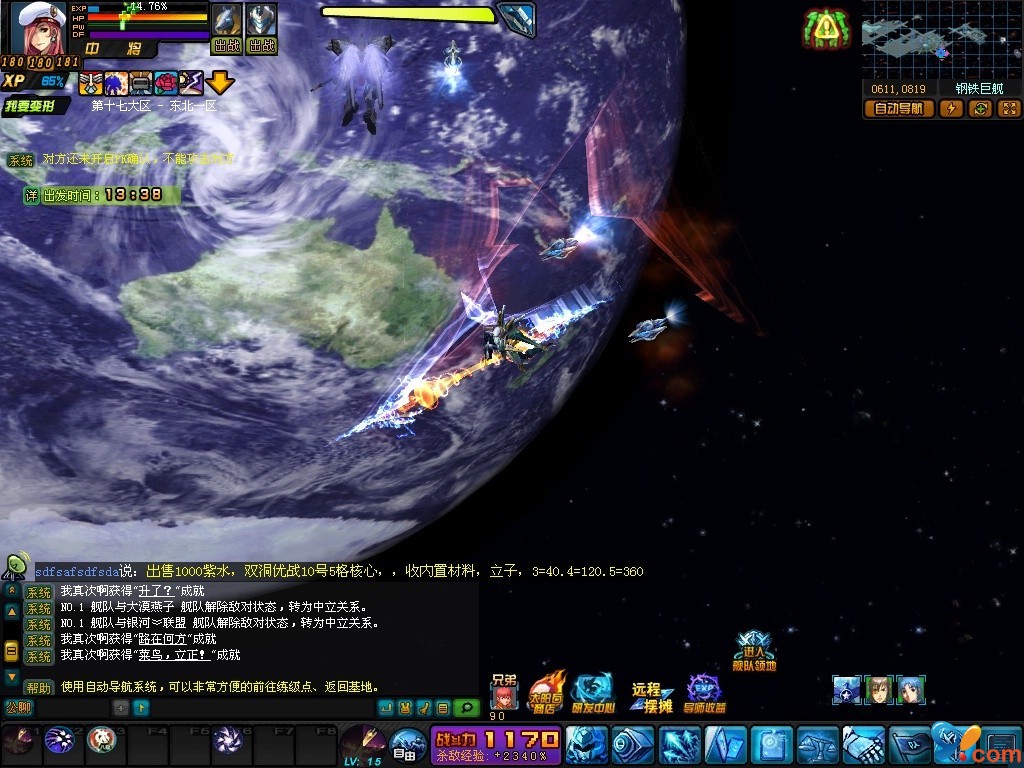
Task: Click the 自动导航 auto-navigation button
Action: point(898,109)
